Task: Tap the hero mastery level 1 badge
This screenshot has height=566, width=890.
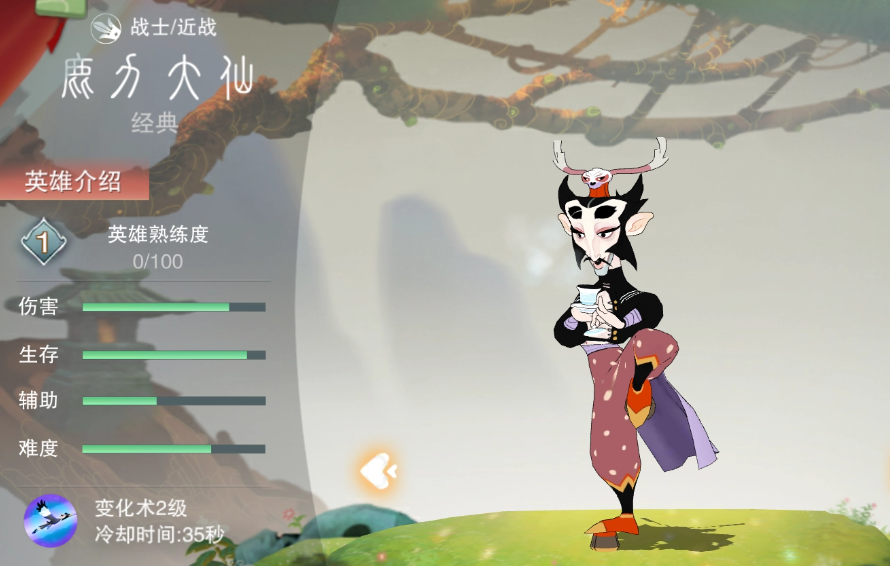Action: 44,242
